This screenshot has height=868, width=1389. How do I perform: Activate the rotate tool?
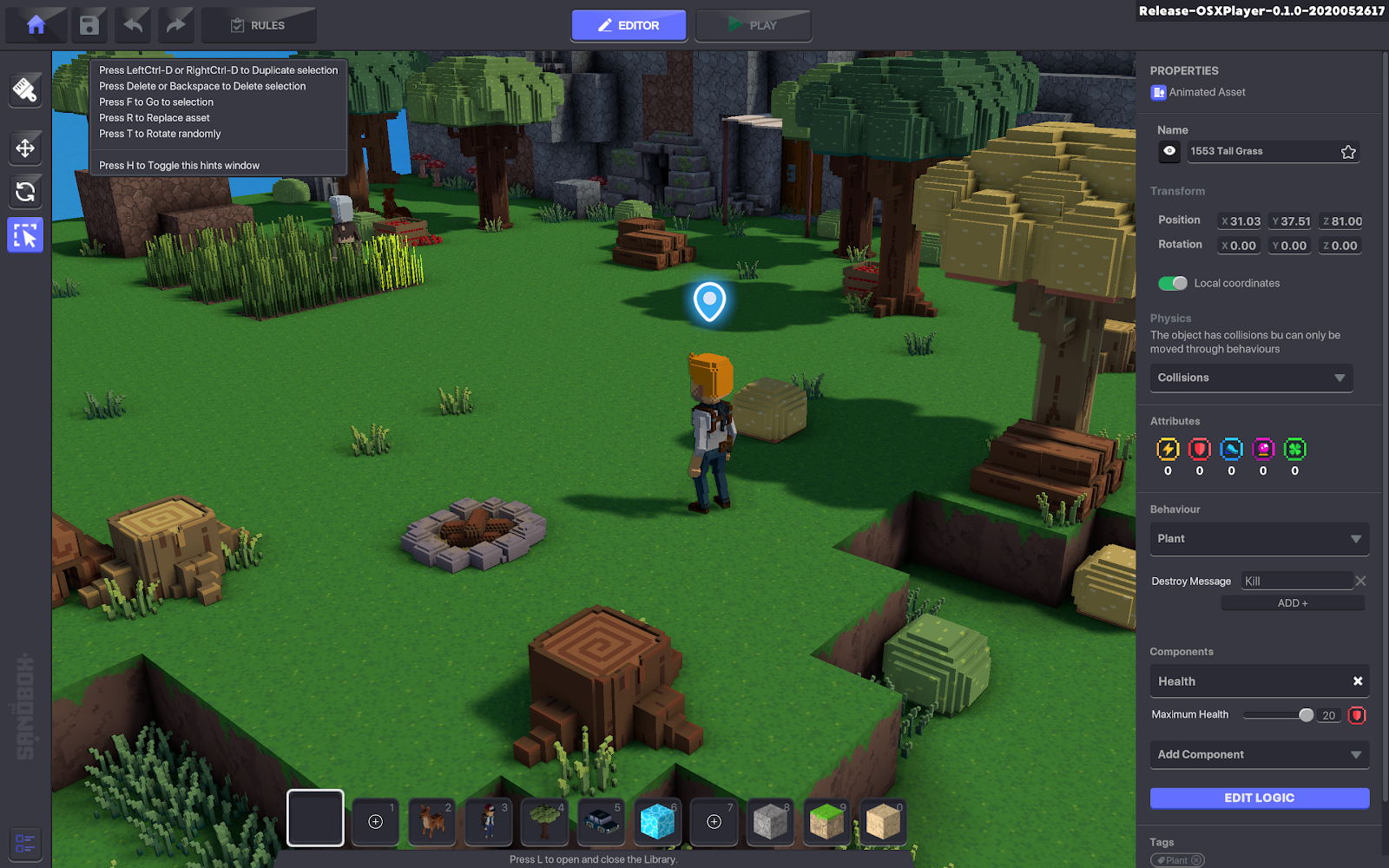coord(25,192)
